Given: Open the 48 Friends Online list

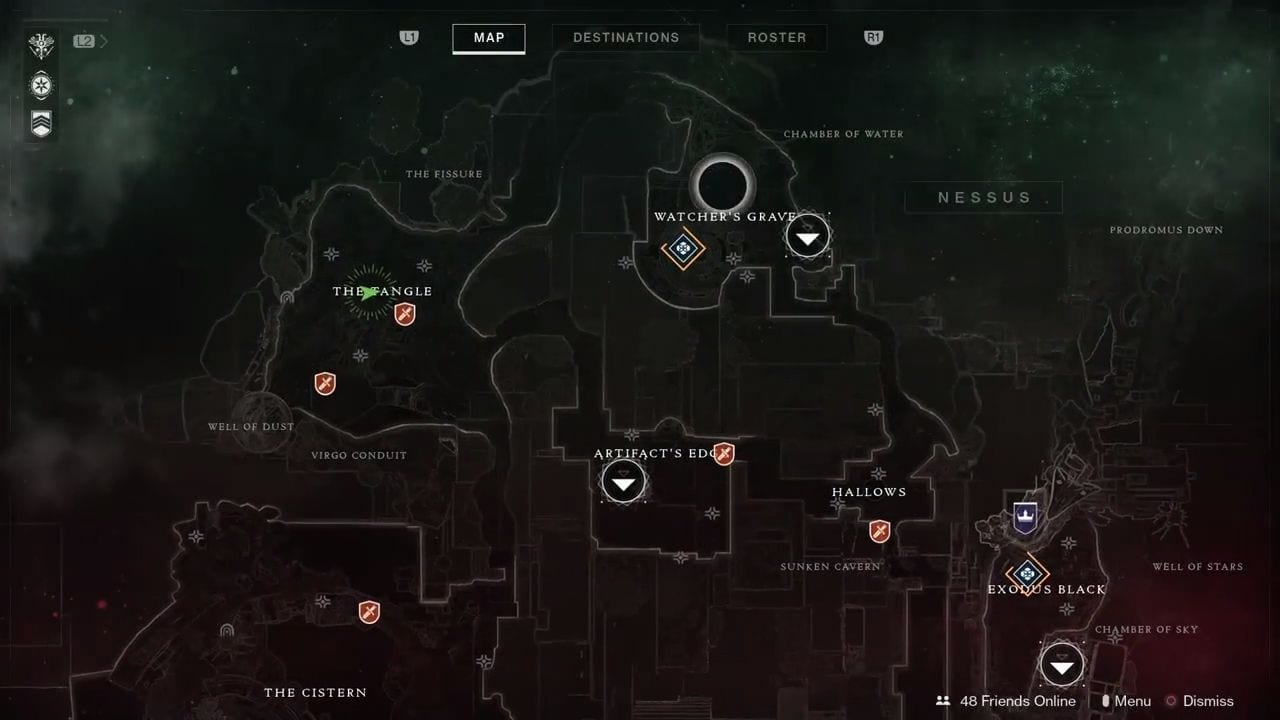Looking at the screenshot, I should coord(1006,701).
